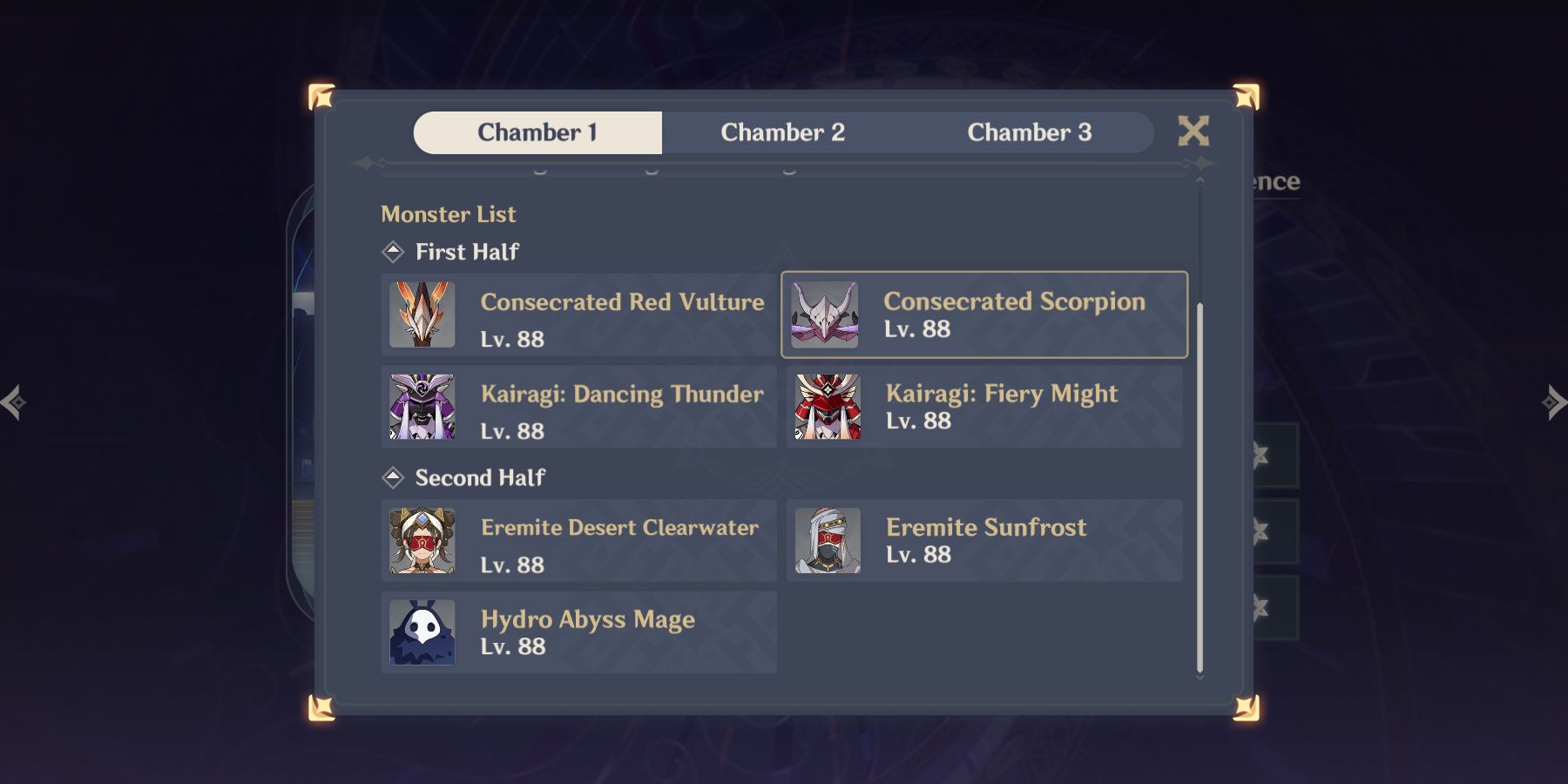Expand the diamond marker beside Monster List header
This screenshot has height=784, width=1568.
[394, 251]
